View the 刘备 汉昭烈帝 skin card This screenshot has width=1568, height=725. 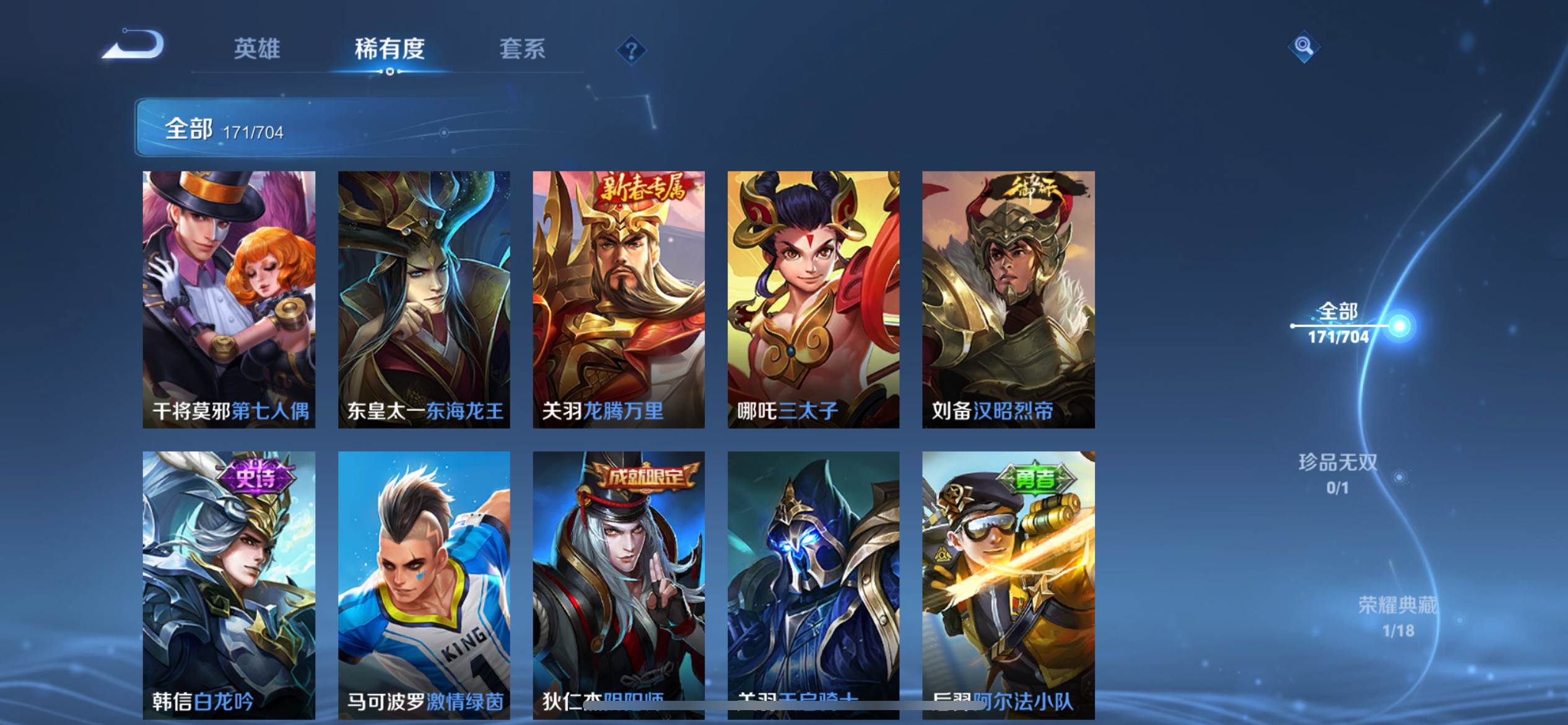tap(1008, 299)
